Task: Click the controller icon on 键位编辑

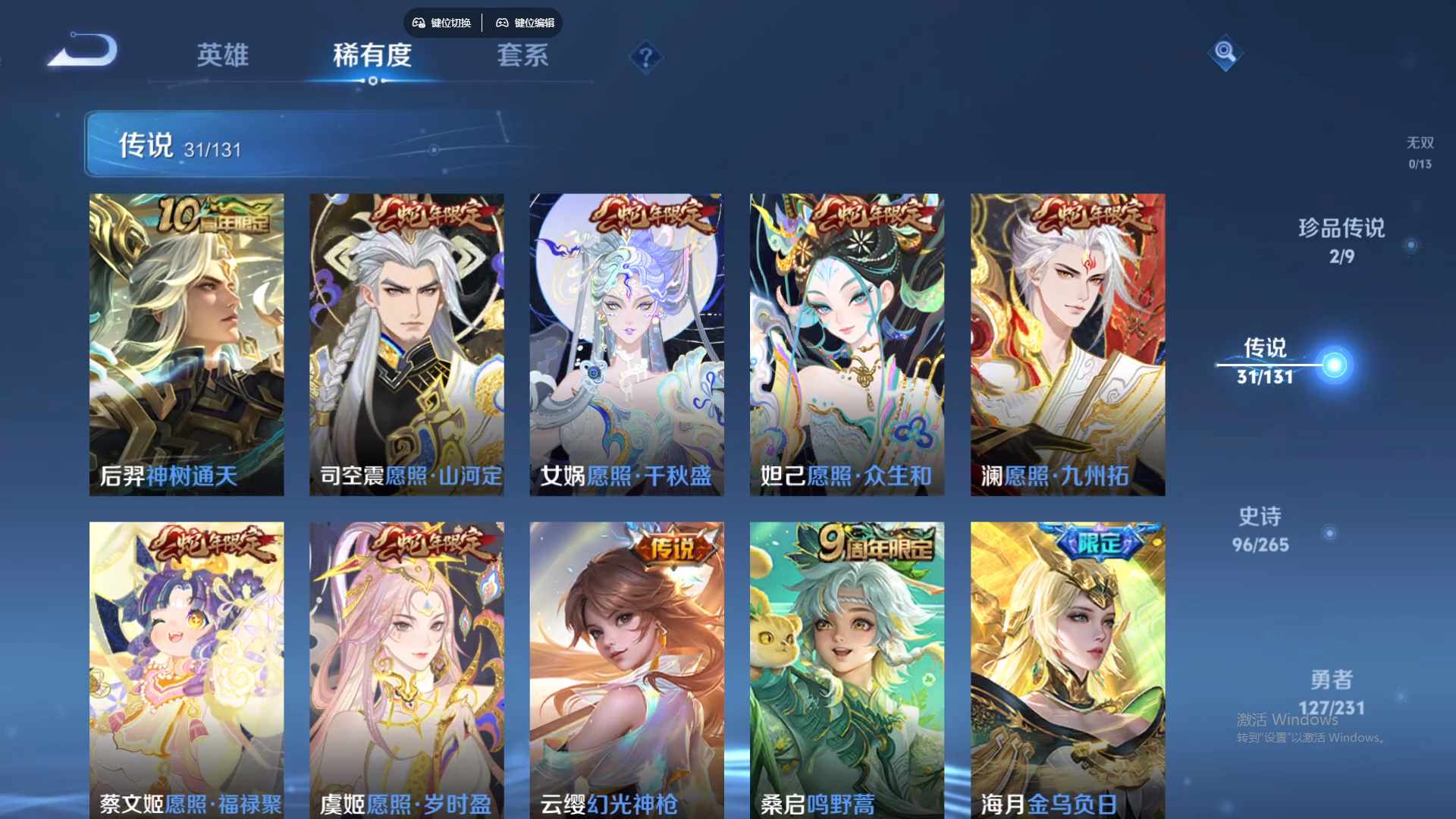Action: pyautogui.click(x=503, y=23)
